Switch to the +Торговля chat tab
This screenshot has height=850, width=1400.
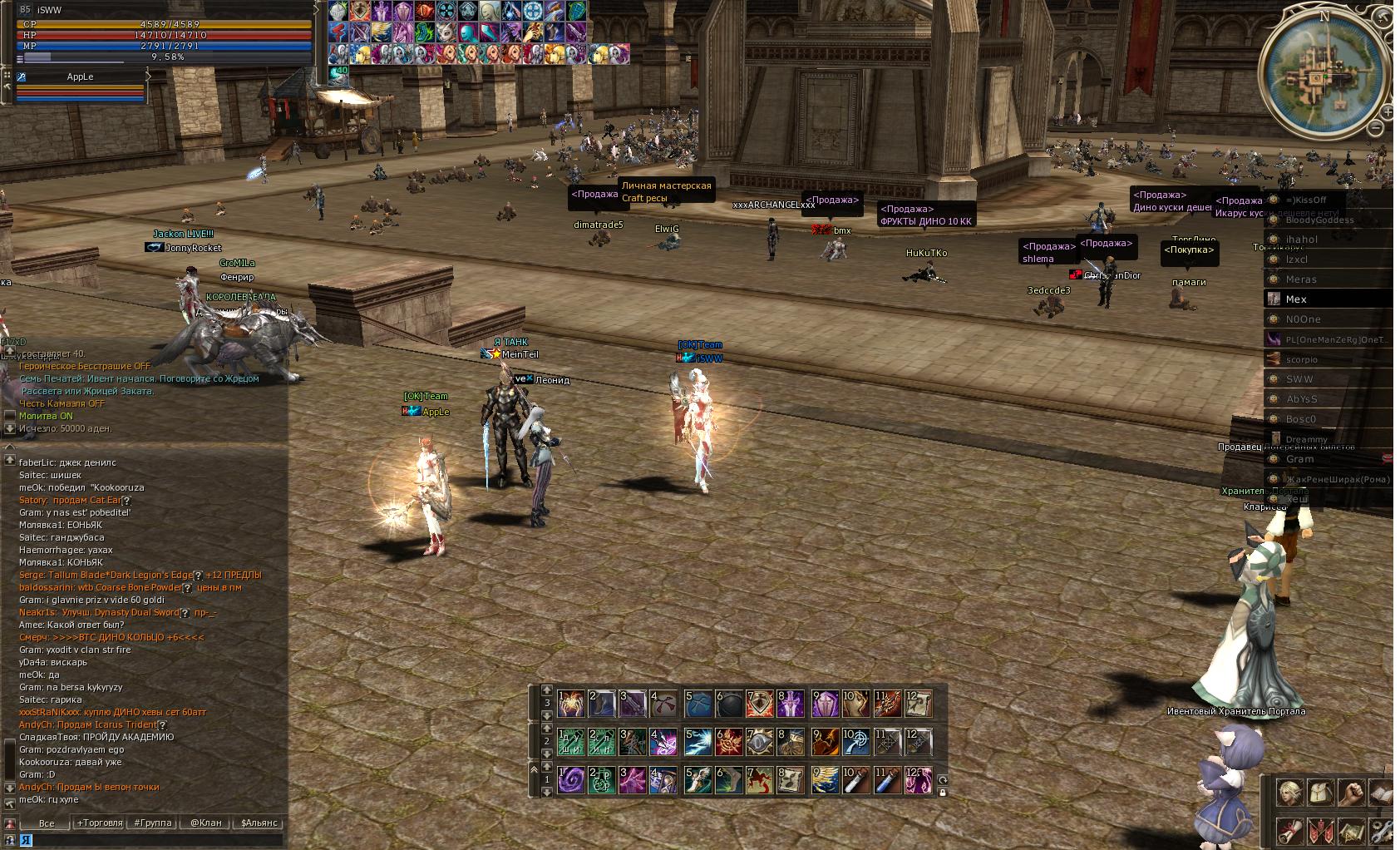[100, 823]
